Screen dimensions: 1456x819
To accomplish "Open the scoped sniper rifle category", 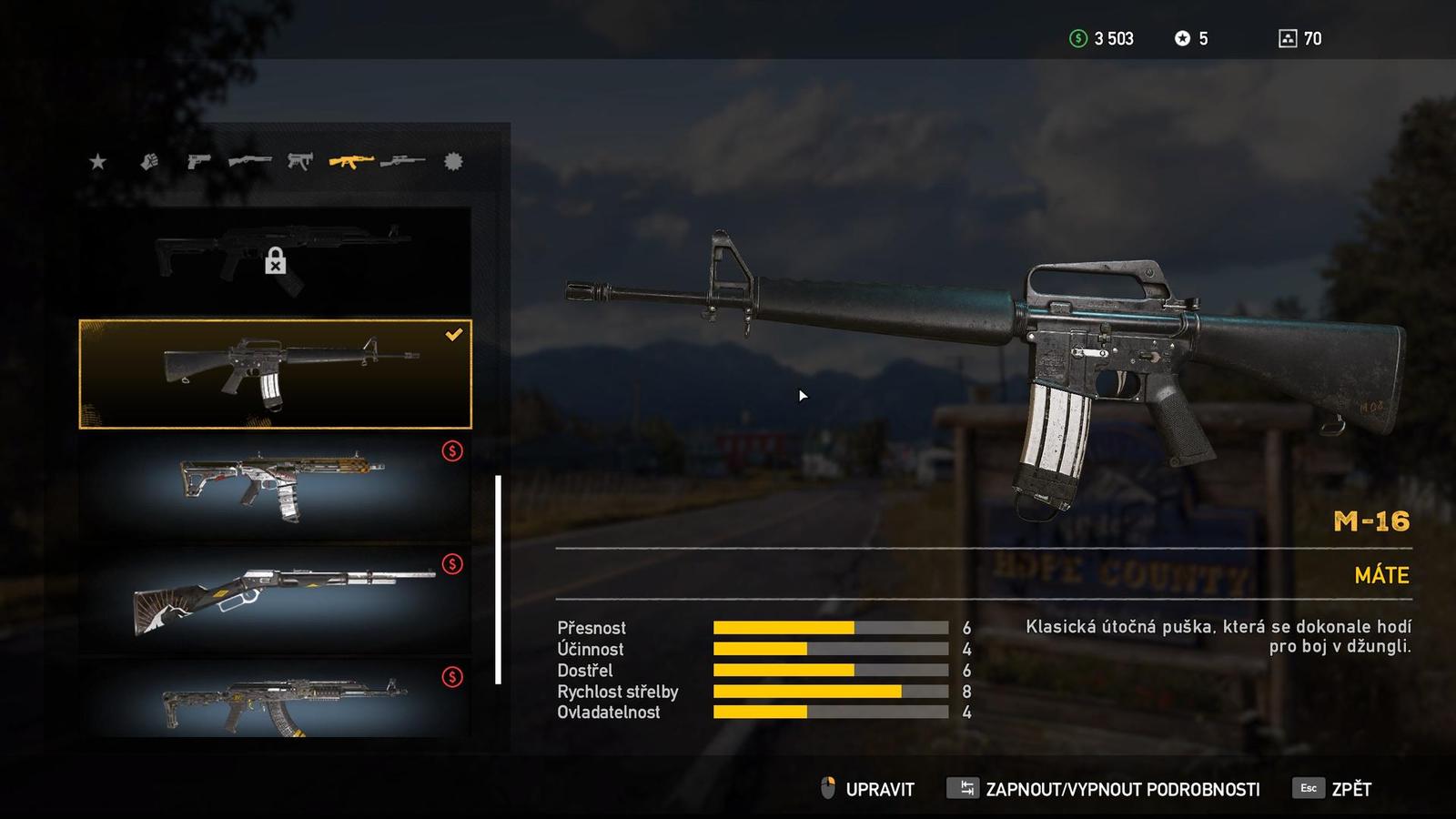I will click(x=402, y=162).
